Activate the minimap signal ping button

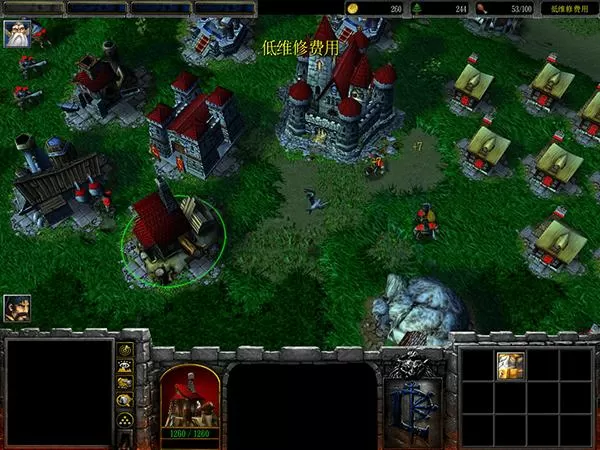tap(126, 350)
